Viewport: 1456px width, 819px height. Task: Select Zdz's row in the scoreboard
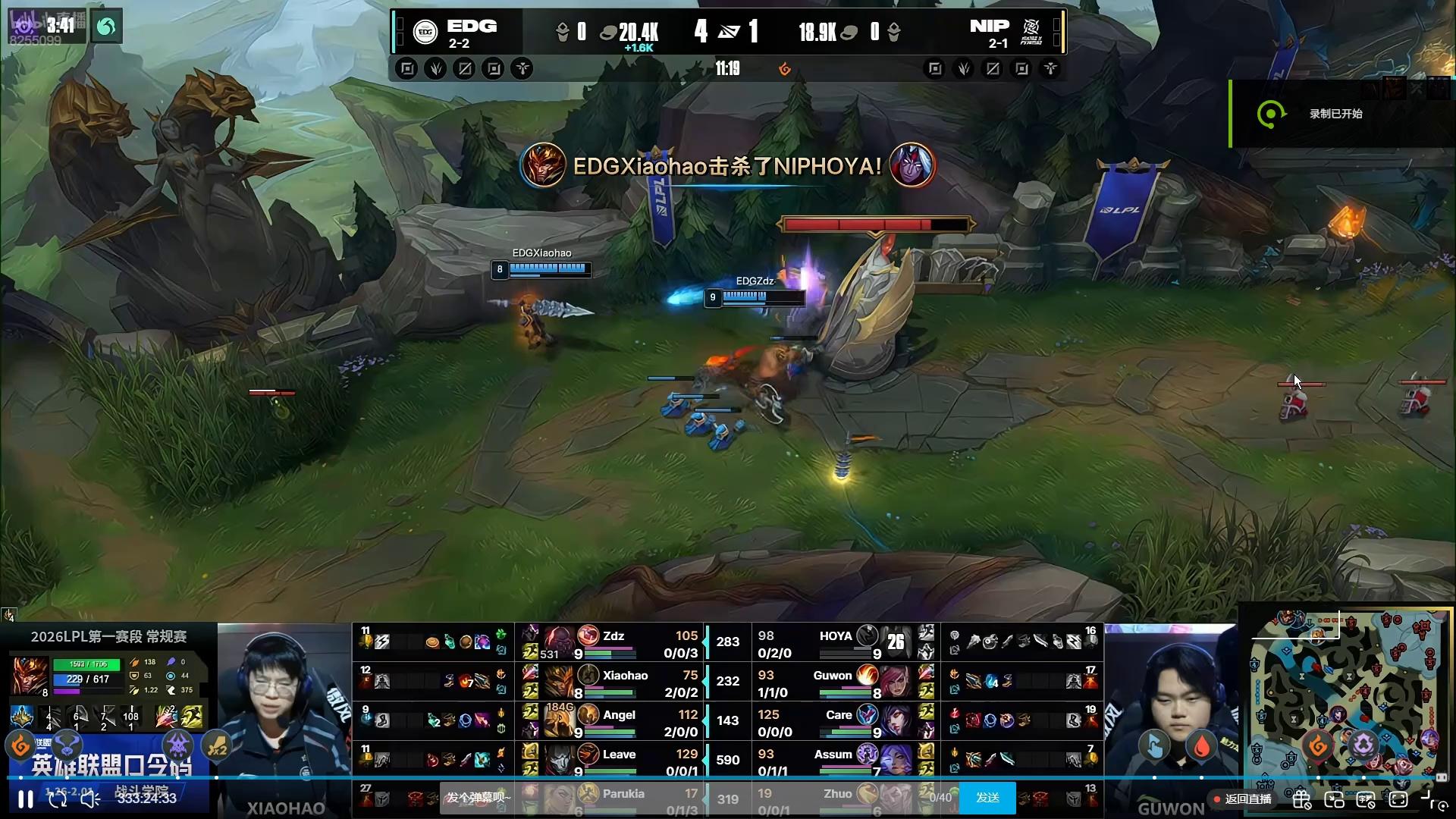(613, 643)
